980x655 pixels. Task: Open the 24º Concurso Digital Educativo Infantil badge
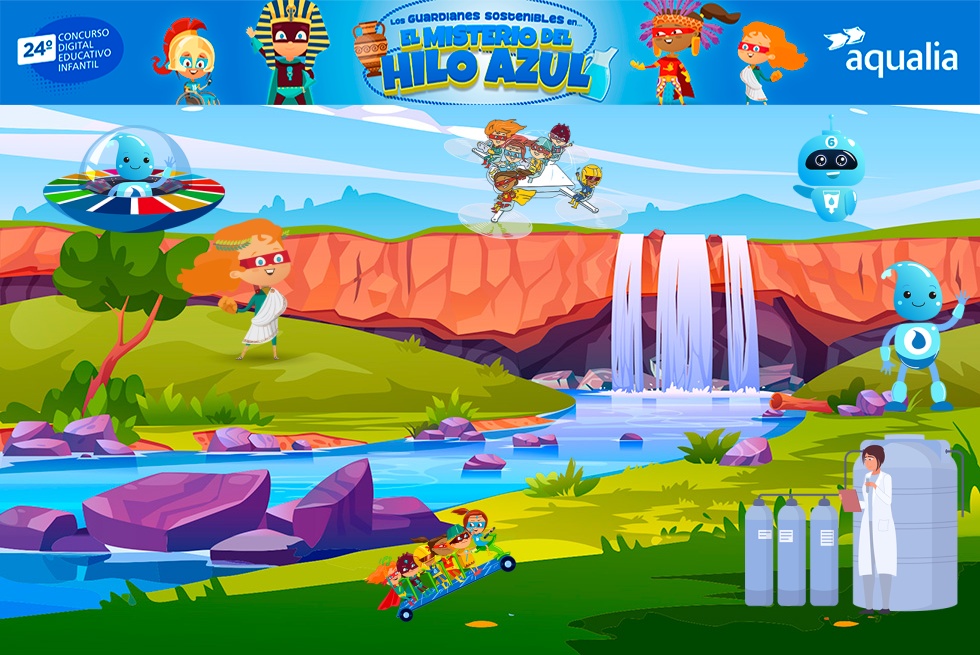pos(69,50)
